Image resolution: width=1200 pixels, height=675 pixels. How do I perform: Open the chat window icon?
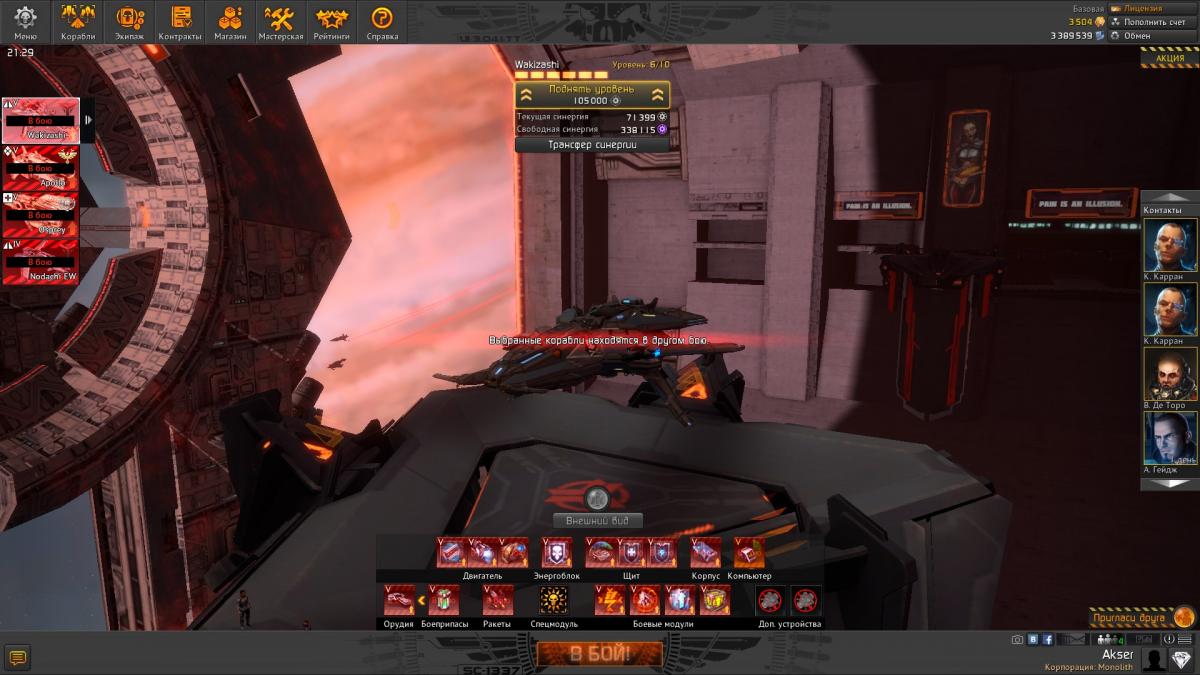tap(18, 657)
